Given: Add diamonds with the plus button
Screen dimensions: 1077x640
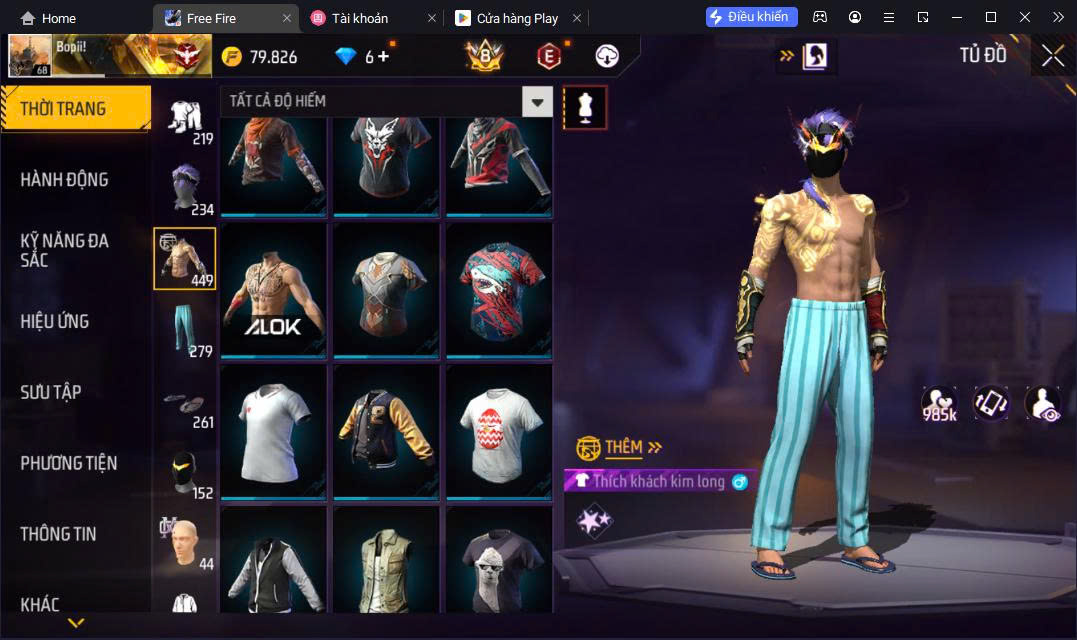Looking at the screenshot, I should [383, 57].
